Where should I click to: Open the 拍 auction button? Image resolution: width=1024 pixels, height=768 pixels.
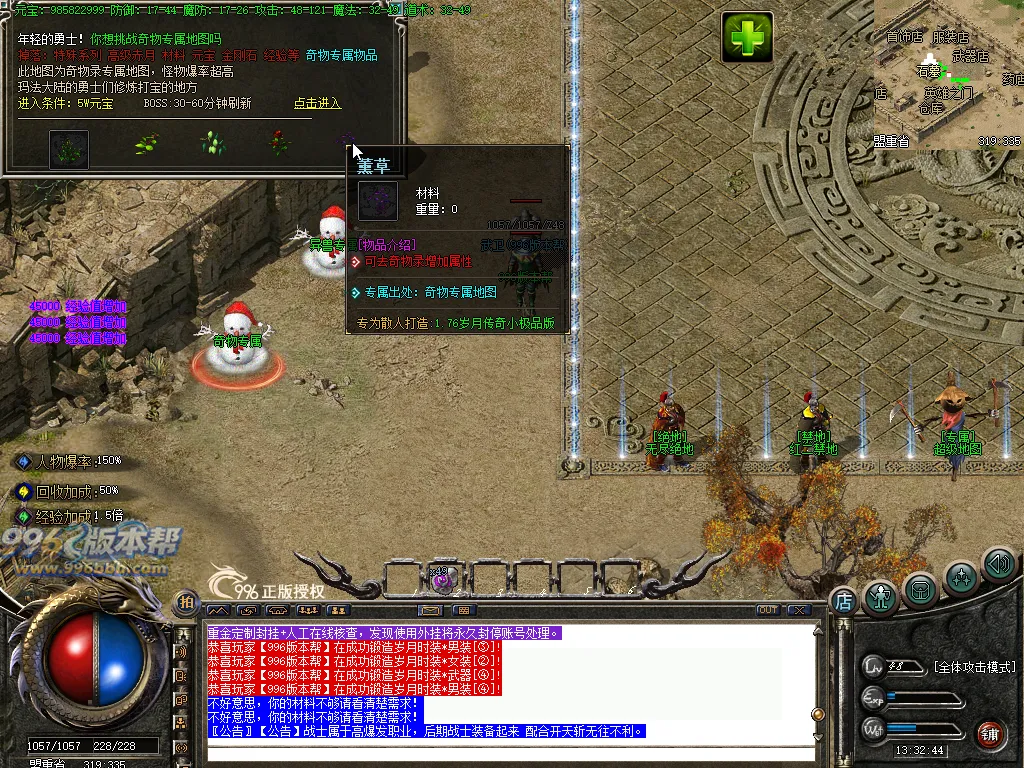[186, 602]
